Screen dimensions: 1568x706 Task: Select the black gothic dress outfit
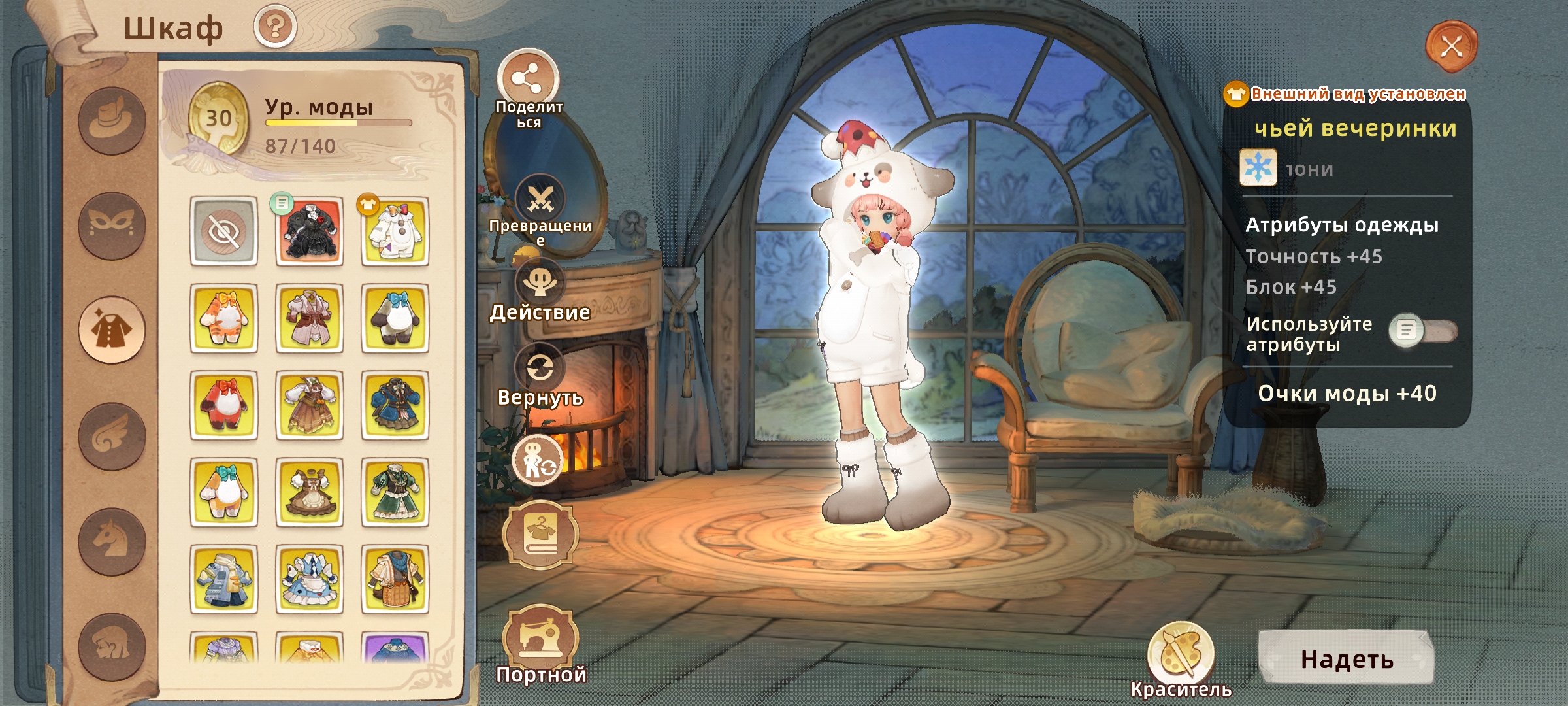coord(309,231)
